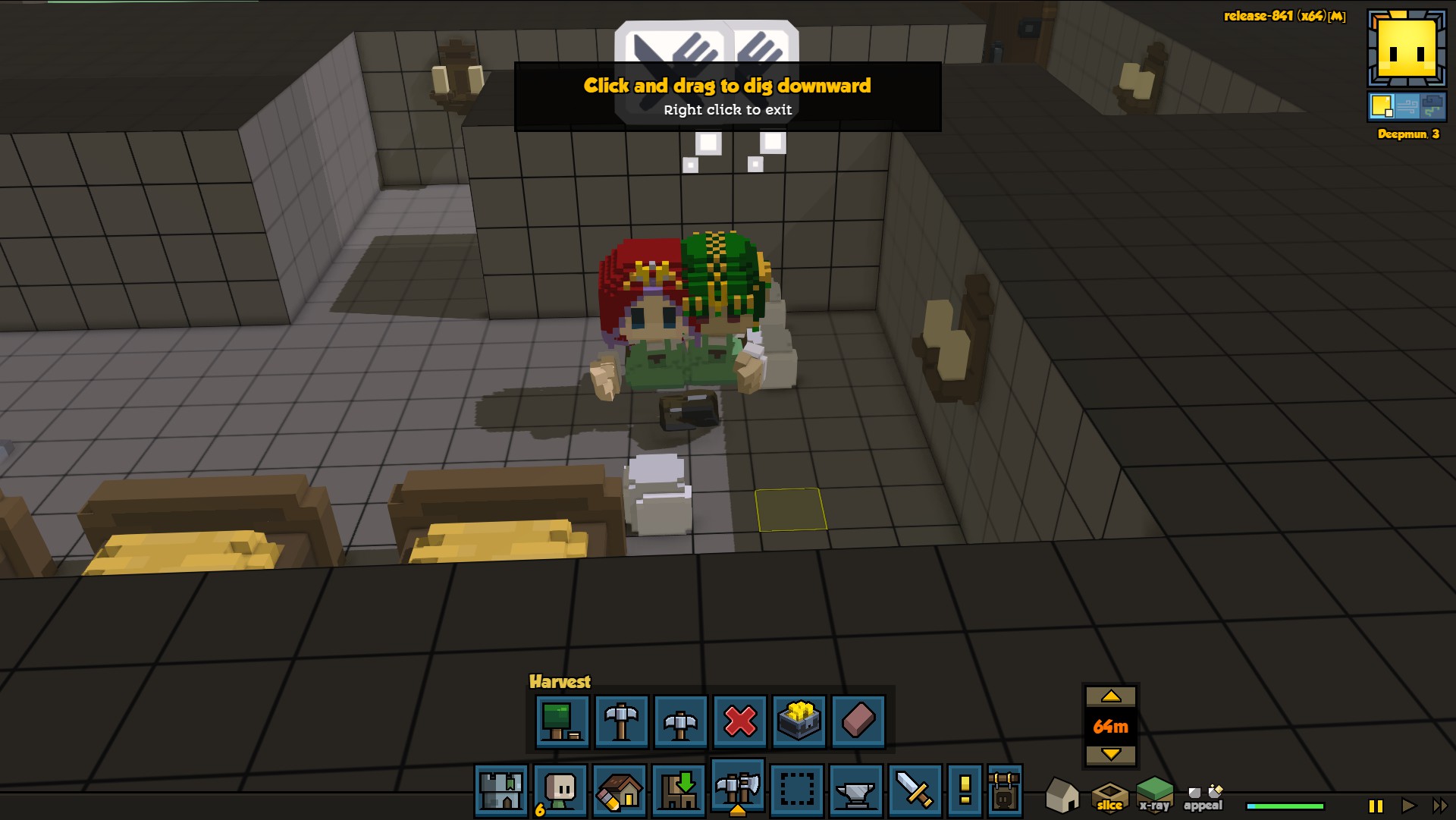Screen dimensions: 1456x820
Task: Lower the slice level with down arrow
Action: [x=1111, y=754]
